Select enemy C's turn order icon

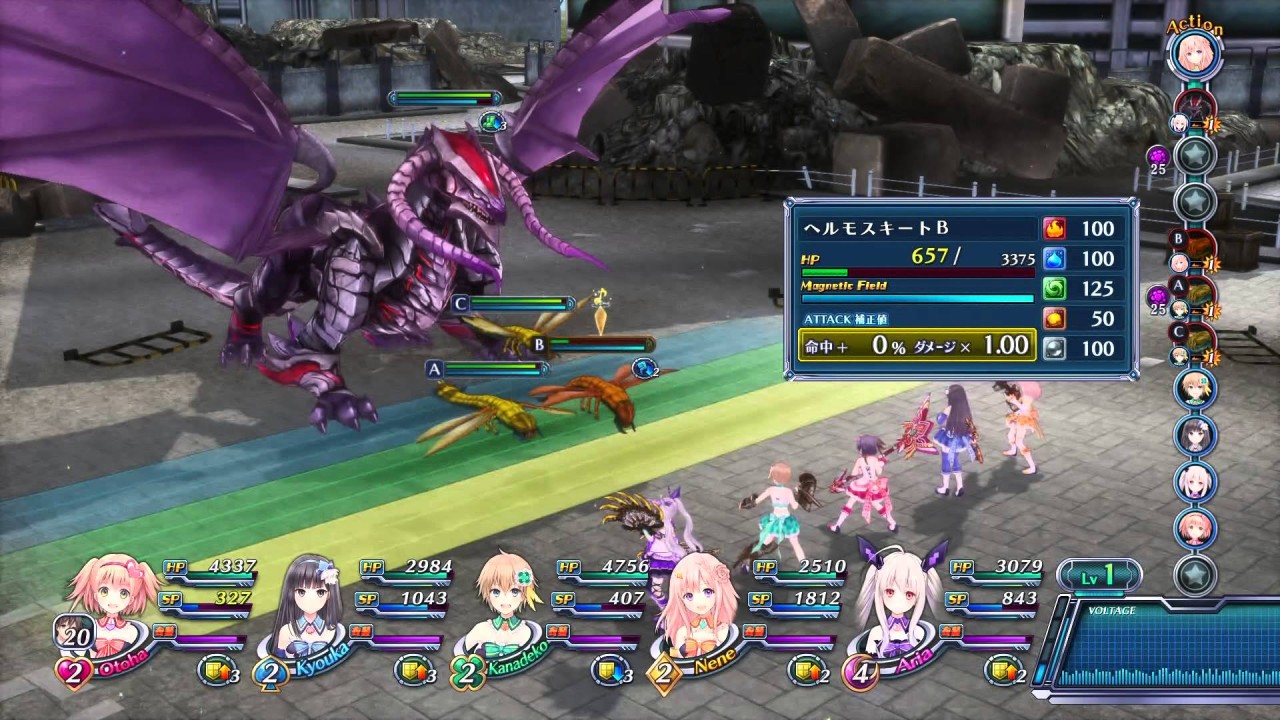(x=1195, y=342)
